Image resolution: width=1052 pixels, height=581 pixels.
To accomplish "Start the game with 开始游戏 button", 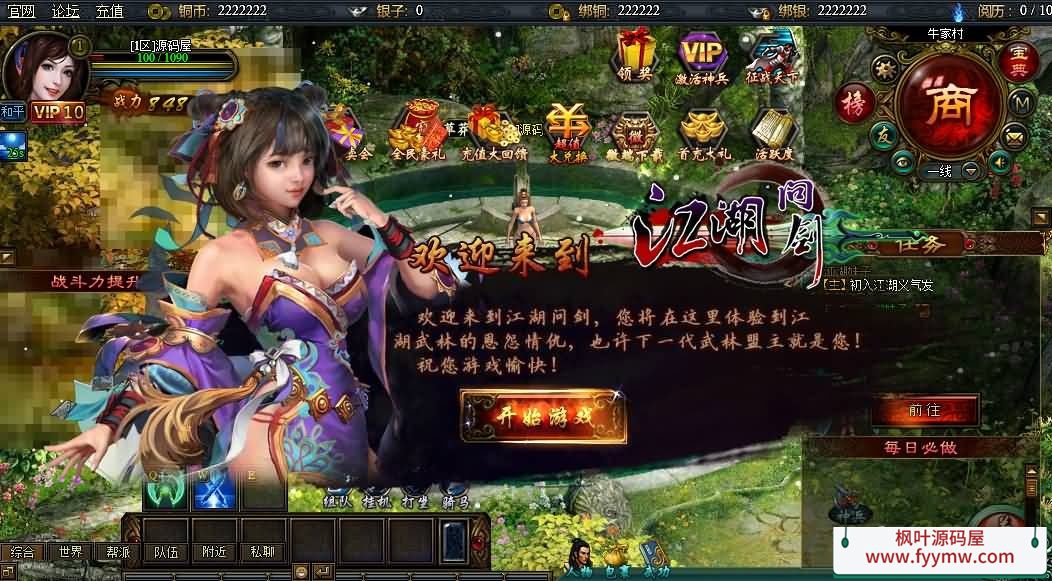I will point(543,416).
